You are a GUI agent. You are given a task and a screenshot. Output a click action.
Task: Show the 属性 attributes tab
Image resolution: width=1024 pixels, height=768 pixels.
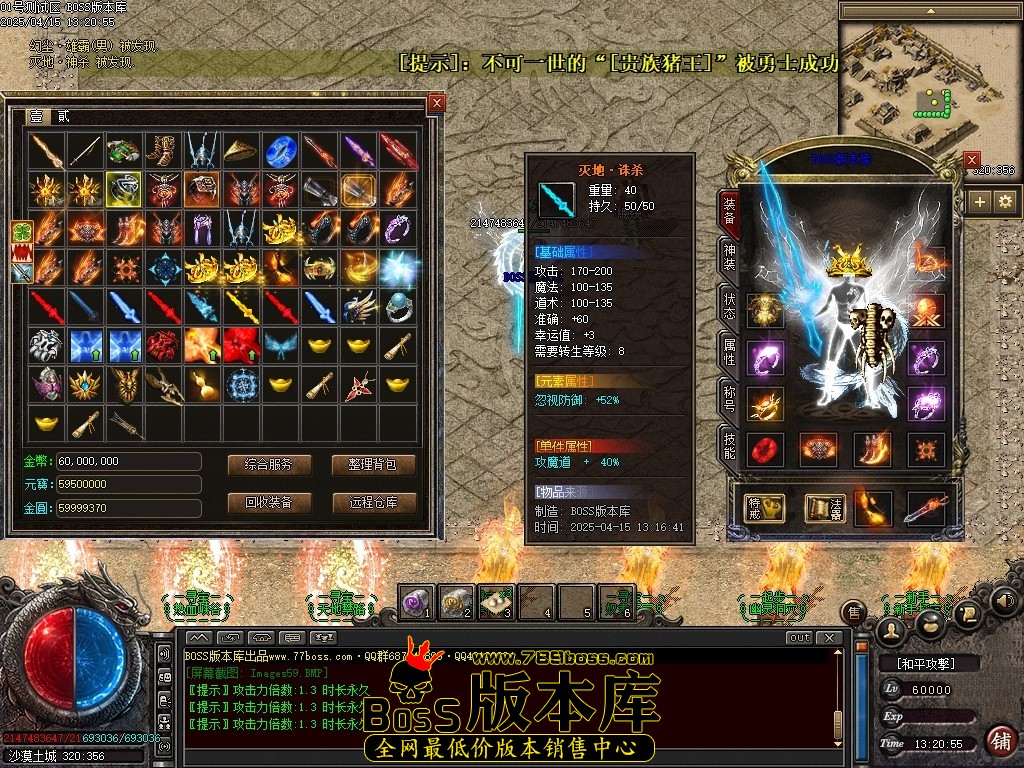730,353
